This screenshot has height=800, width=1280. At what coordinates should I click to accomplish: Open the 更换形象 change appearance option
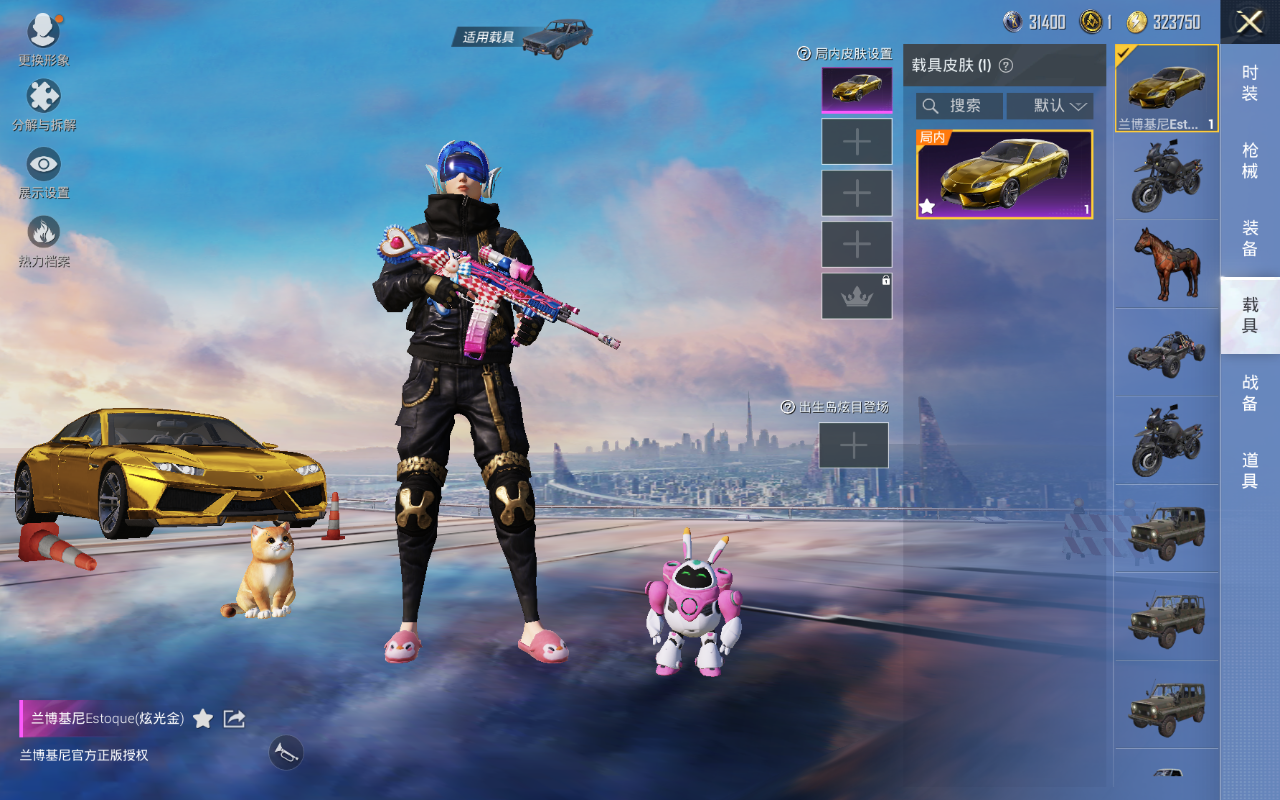pos(43,36)
